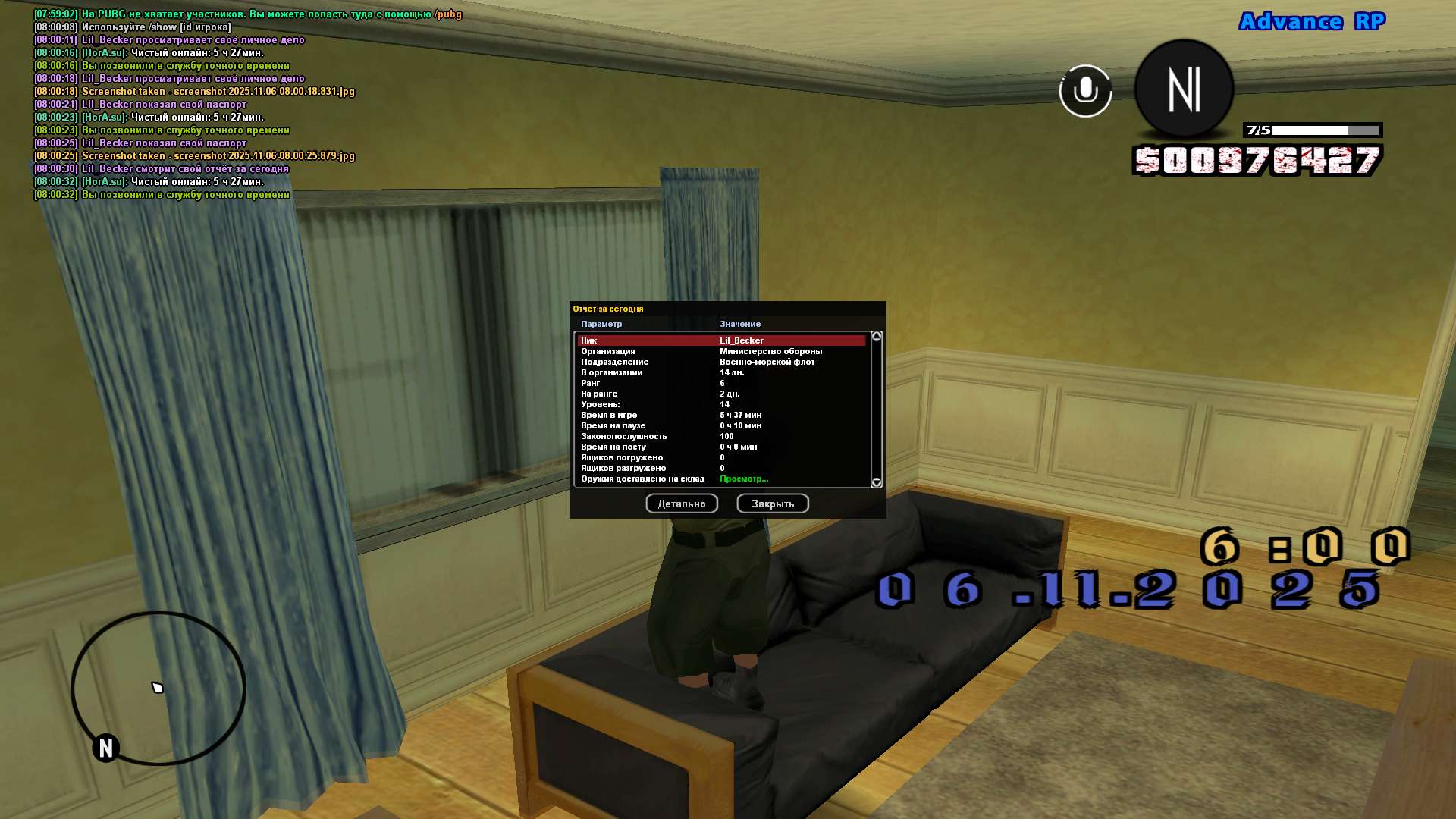The height and width of the screenshot is (819, 1456).
Task: Open the green Просмотр... entry
Action: tap(743, 479)
